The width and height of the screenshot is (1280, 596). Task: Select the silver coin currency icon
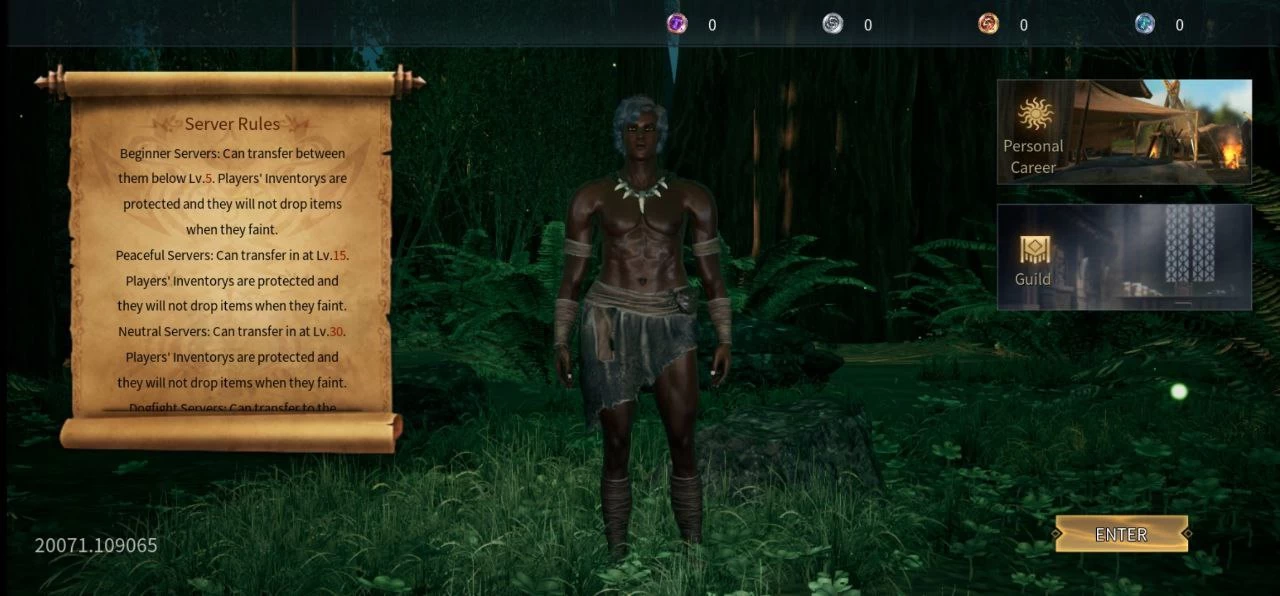point(833,24)
